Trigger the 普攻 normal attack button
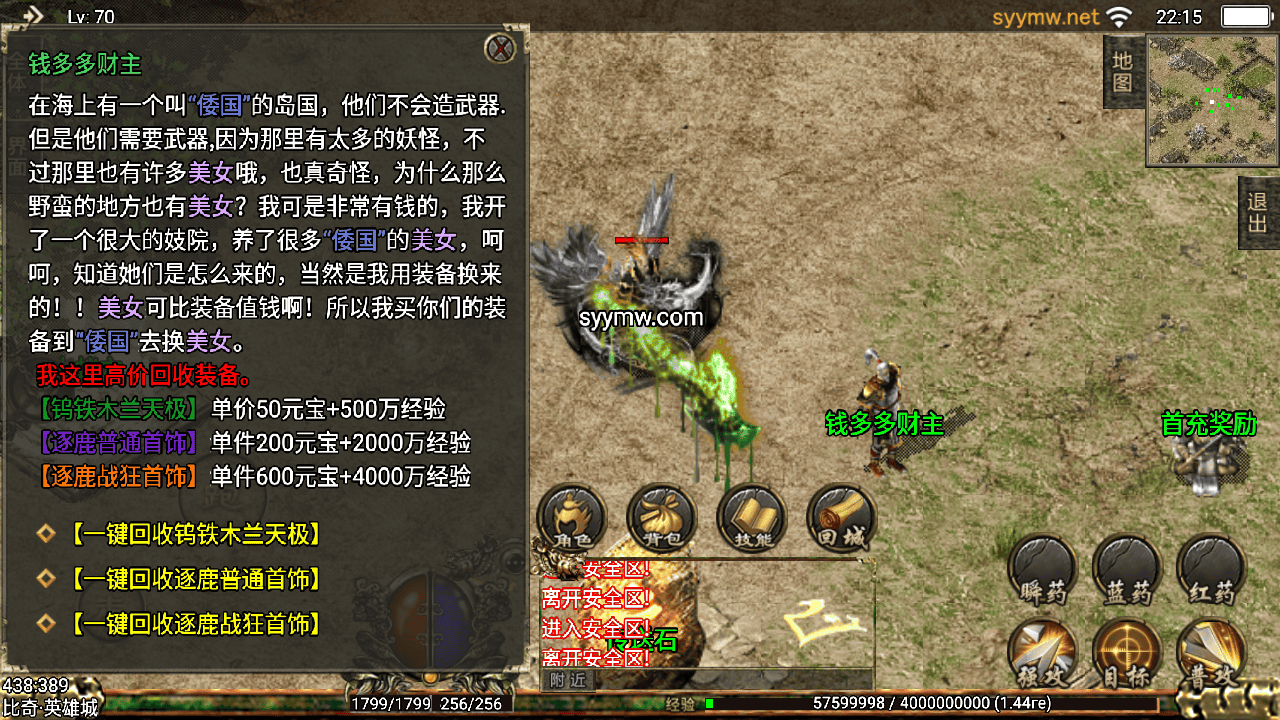Image resolution: width=1280 pixels, height=720 pixels. point(1211,655)
